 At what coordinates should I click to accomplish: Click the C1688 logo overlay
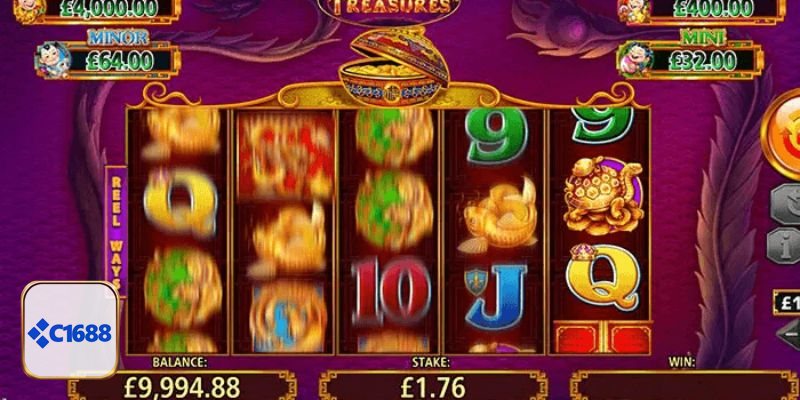(70, 330)
